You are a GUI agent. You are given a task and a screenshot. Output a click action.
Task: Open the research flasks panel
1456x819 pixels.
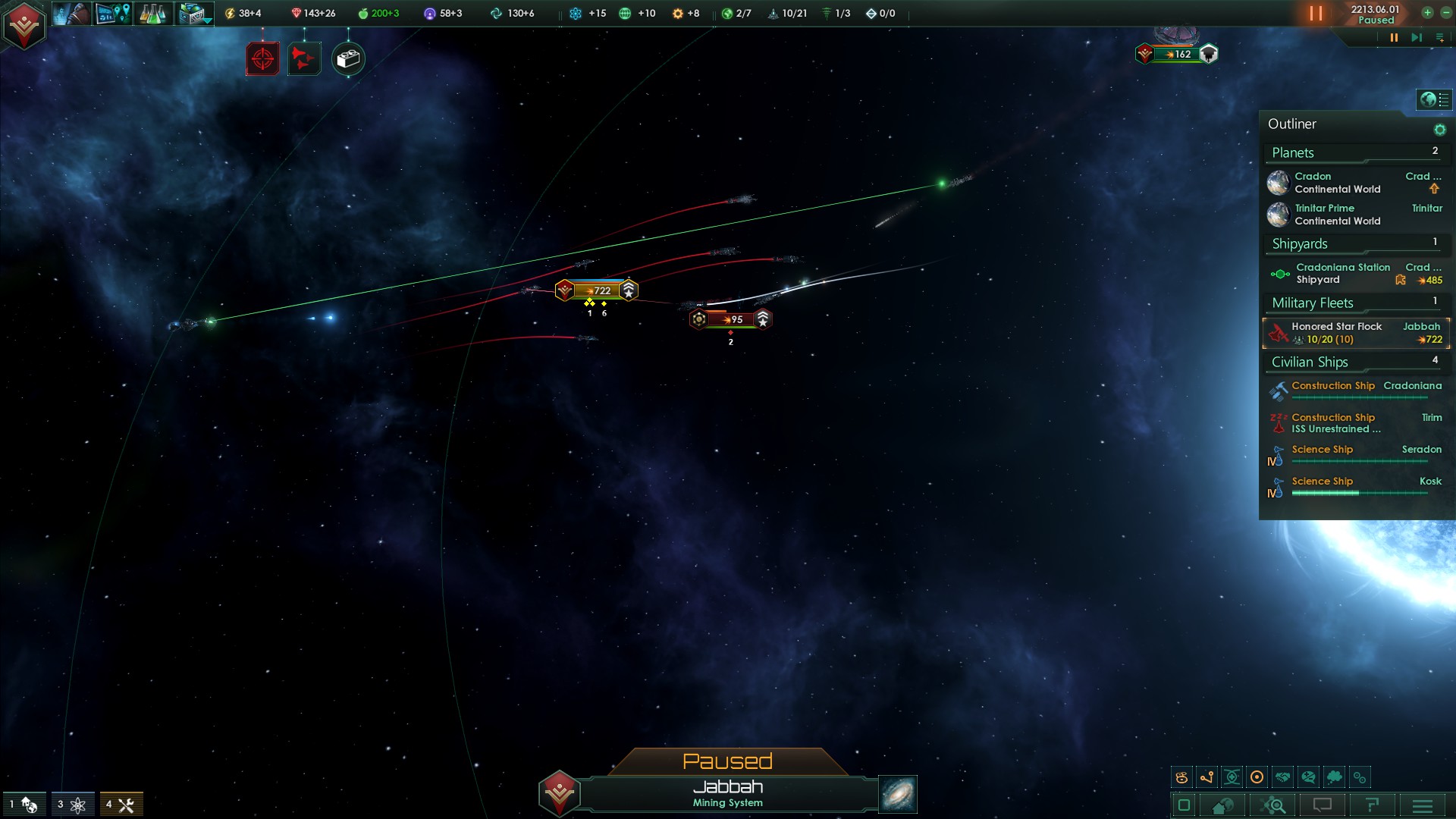(x=152, y=14)
